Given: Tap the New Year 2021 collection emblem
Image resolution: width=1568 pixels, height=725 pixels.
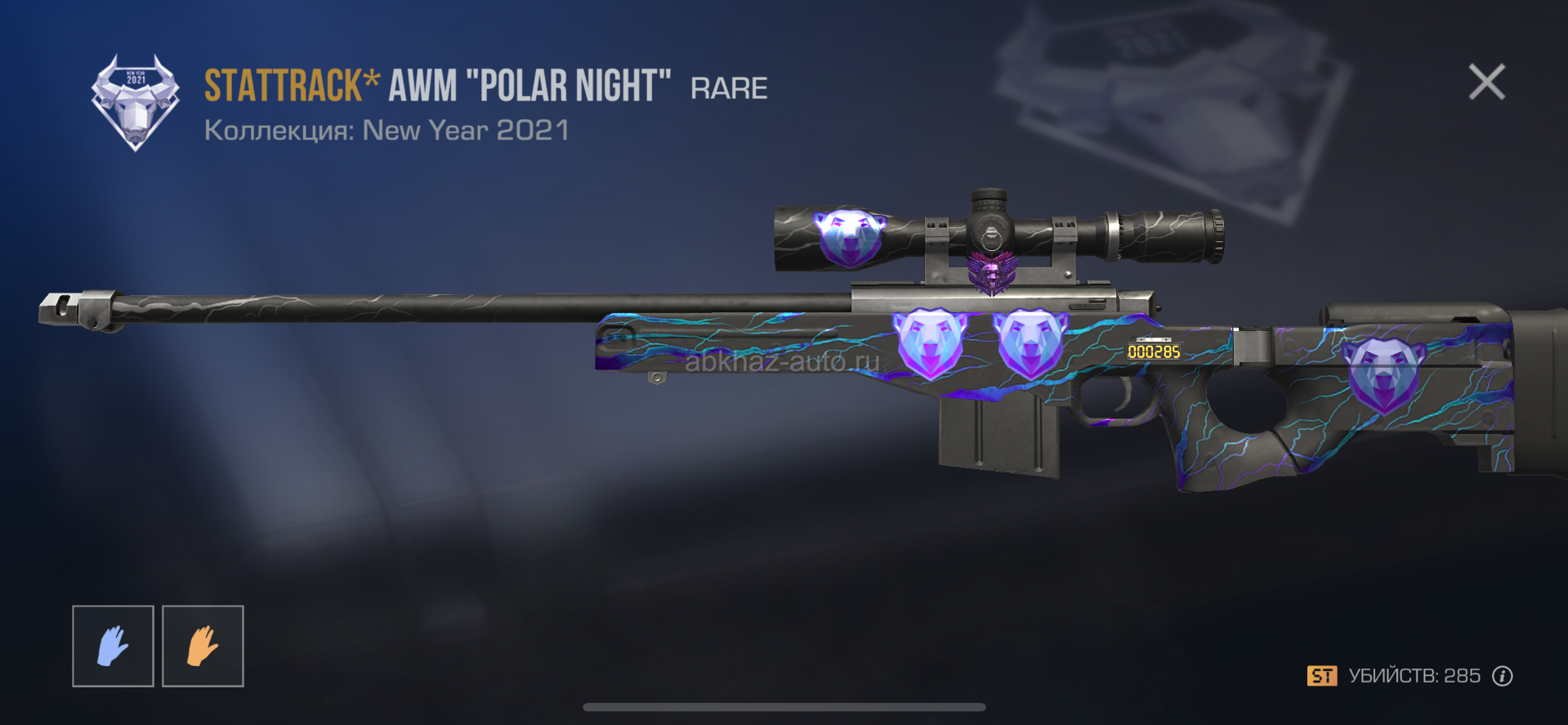Looking at the screenshot, I should pos(135,102).
